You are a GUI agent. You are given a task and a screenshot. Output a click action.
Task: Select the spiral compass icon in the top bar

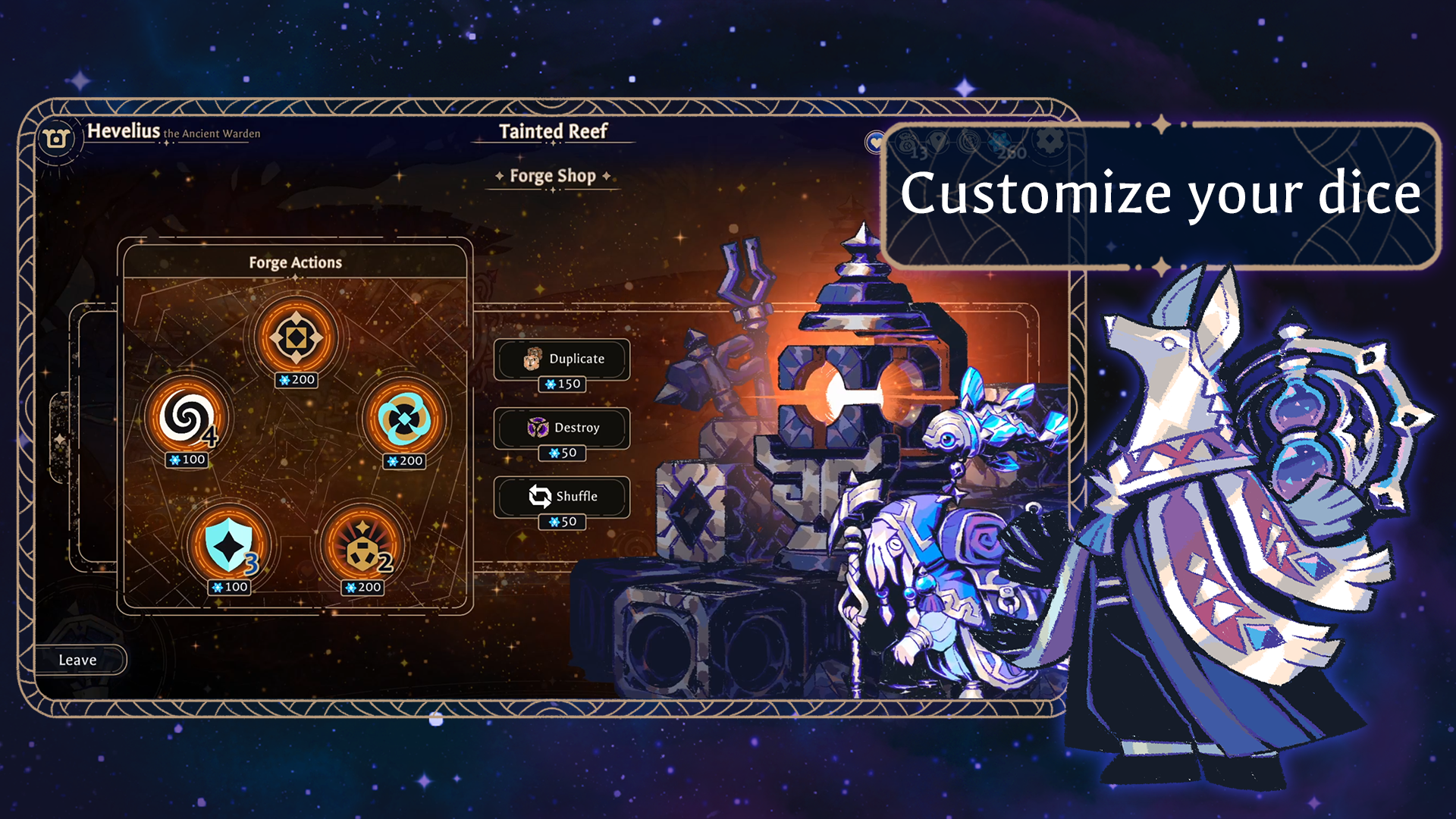coord(969,141)
